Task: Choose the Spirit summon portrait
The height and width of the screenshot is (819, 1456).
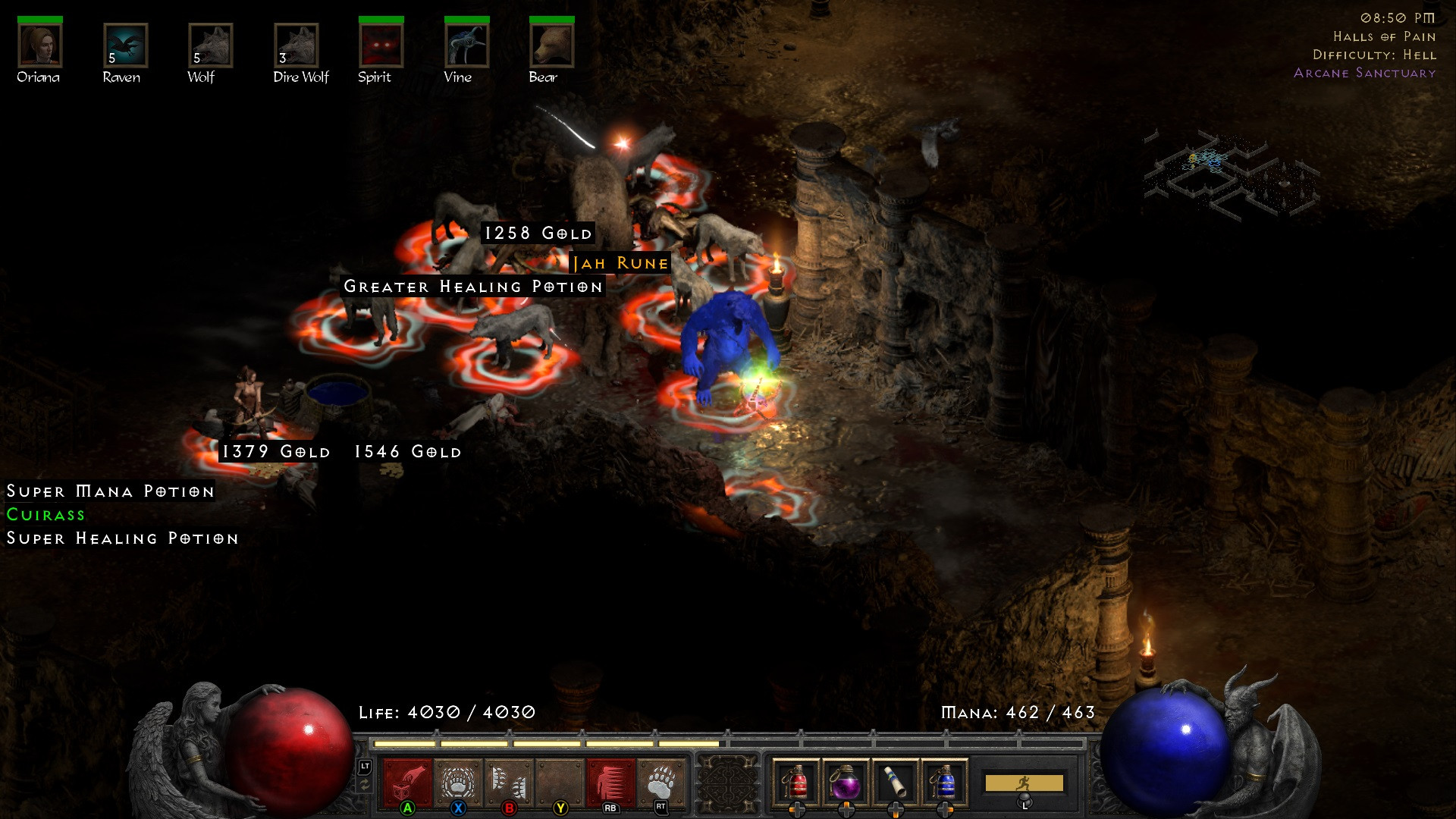Action: (x=381, y=45)
